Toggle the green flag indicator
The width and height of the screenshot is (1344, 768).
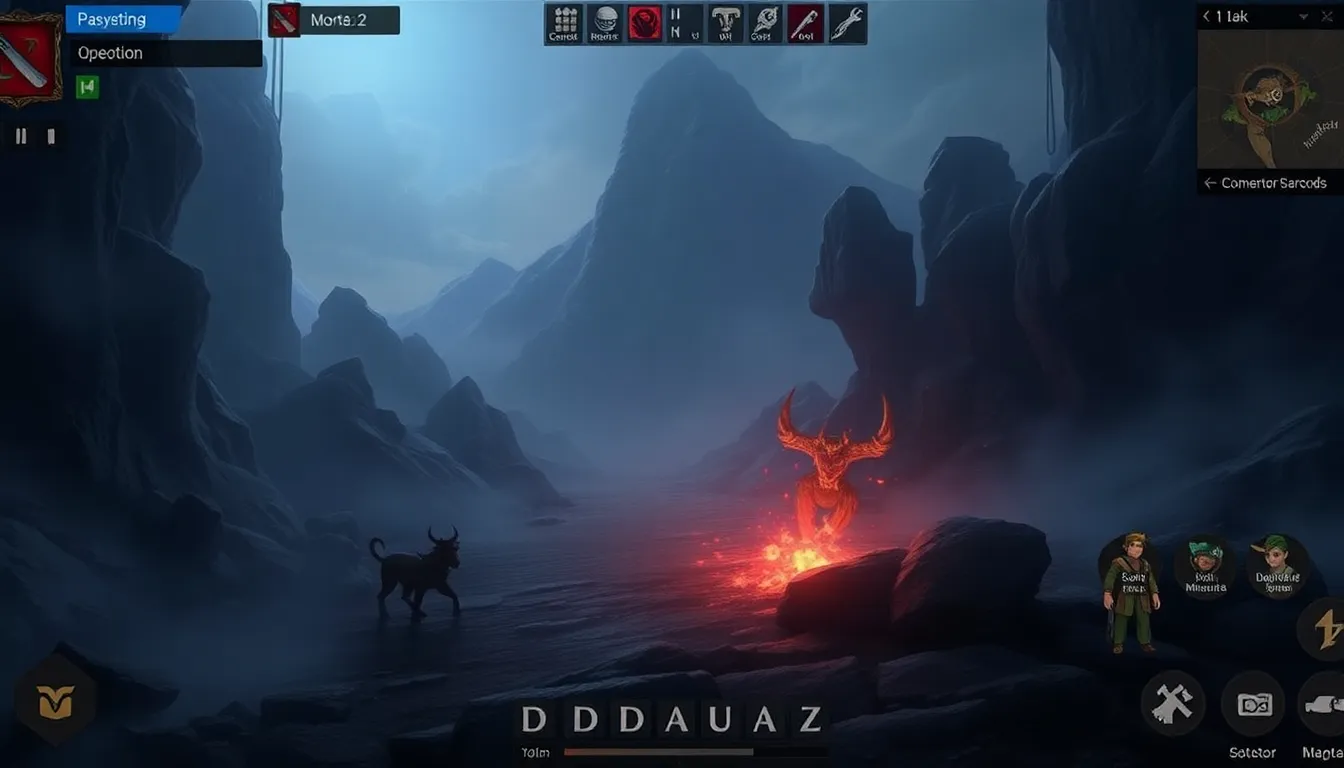(85, 88)
